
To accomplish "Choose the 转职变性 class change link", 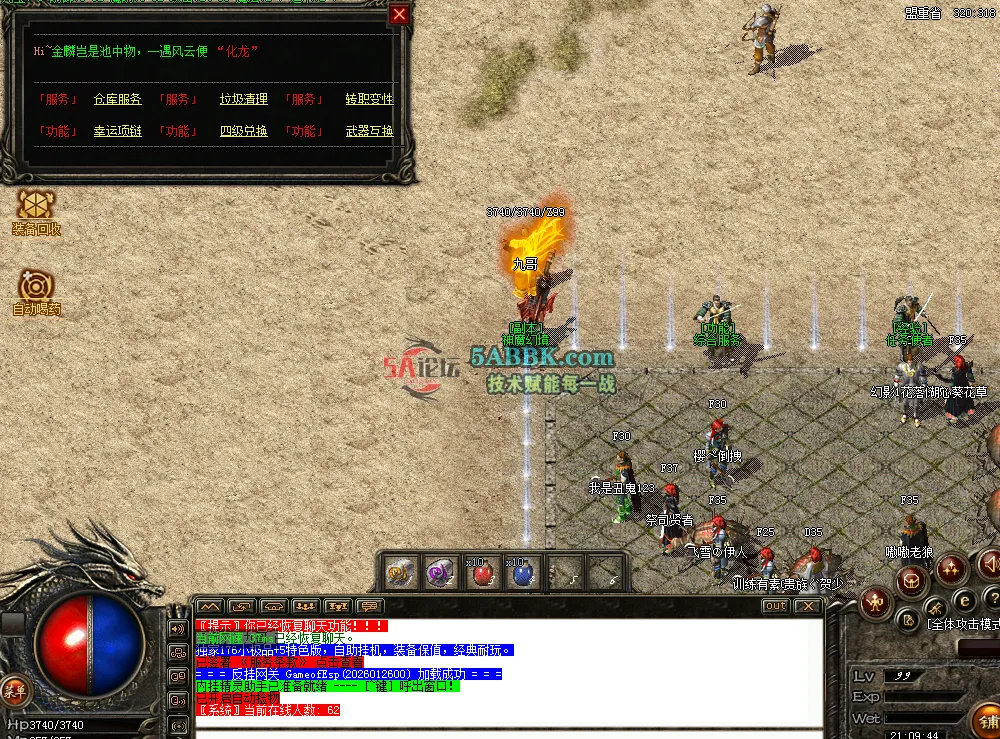I will coord(369,100).
